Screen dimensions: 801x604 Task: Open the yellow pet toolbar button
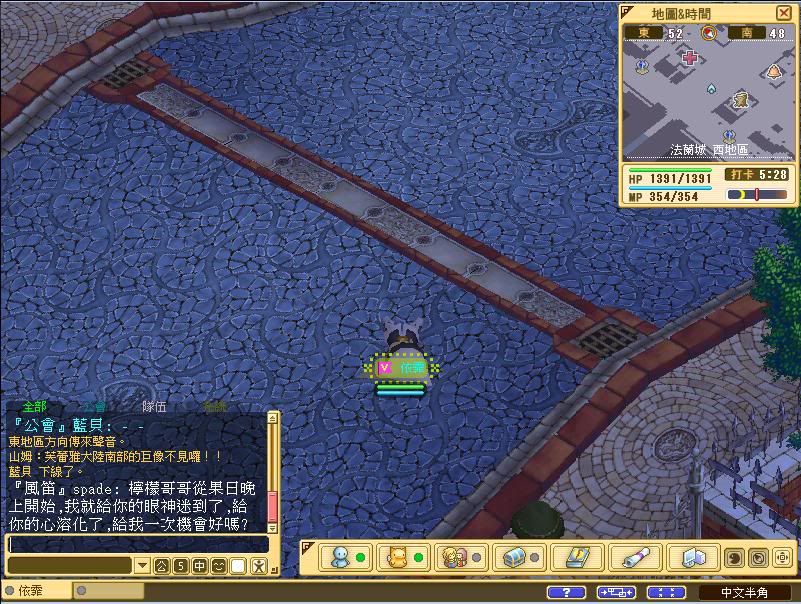(x=398, y=557)
